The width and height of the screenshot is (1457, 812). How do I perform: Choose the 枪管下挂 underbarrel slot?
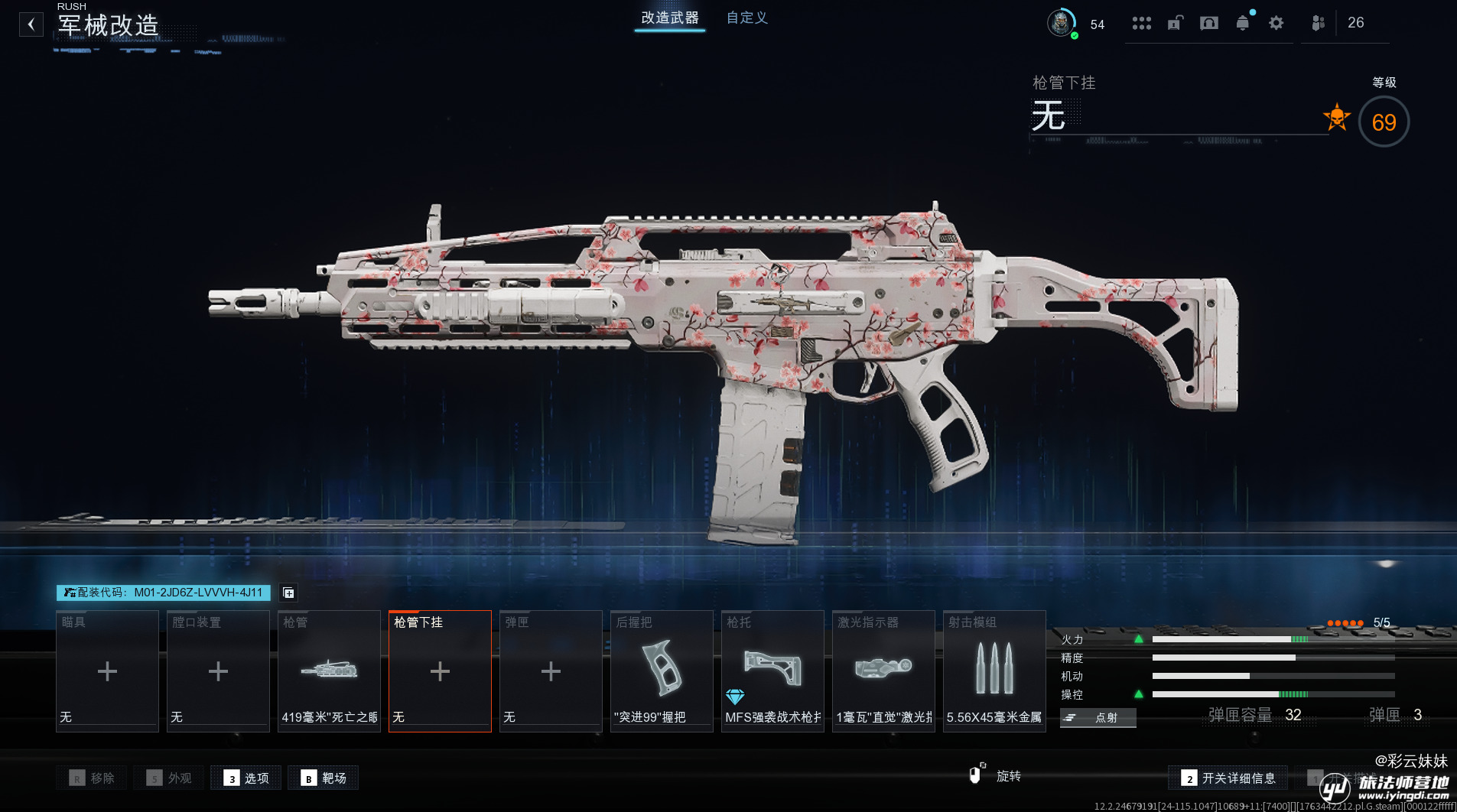click(440, 671)
